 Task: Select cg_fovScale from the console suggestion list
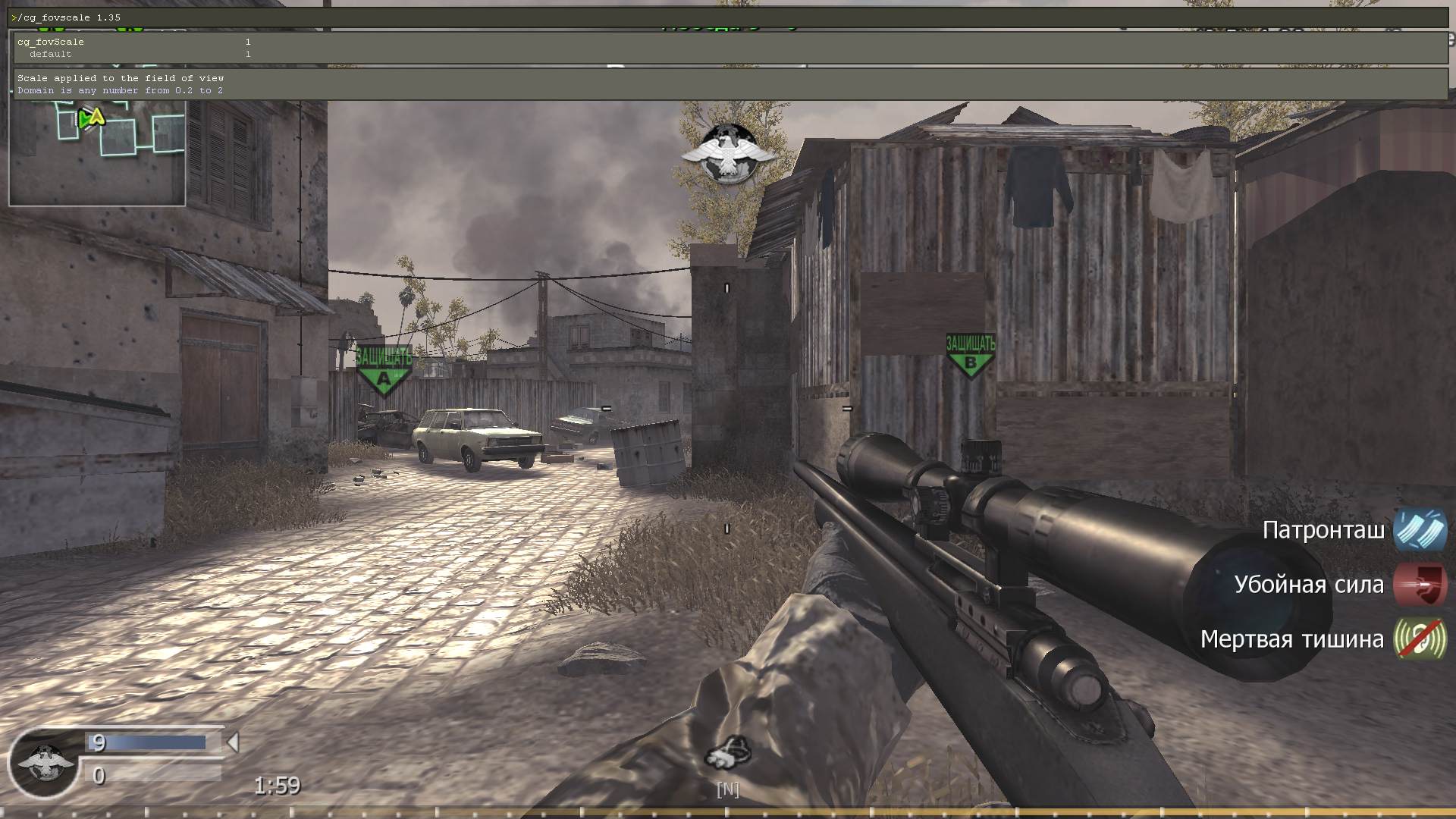point(49,42)
